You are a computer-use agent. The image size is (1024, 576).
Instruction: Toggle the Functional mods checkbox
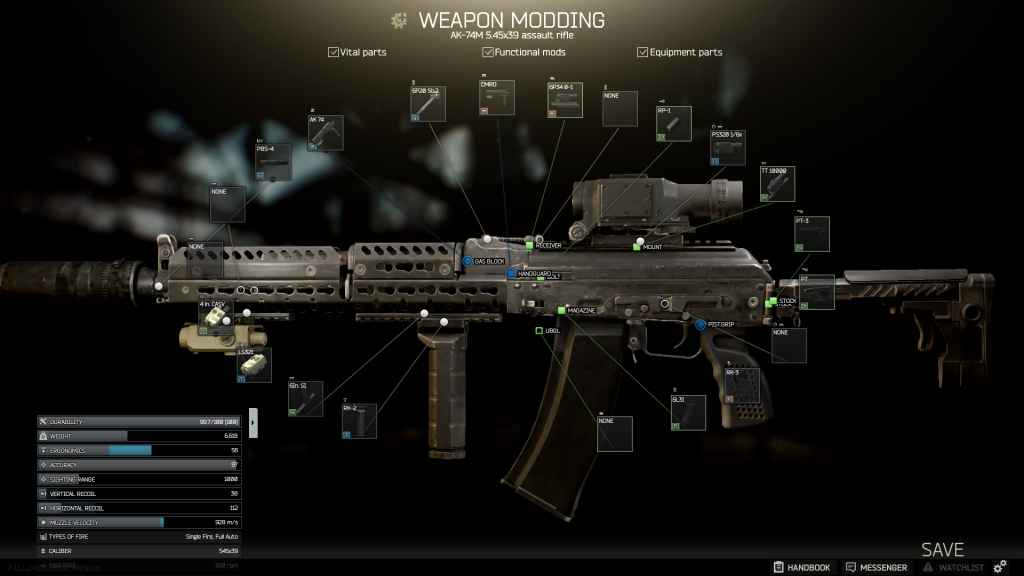[x=489, y=52]
